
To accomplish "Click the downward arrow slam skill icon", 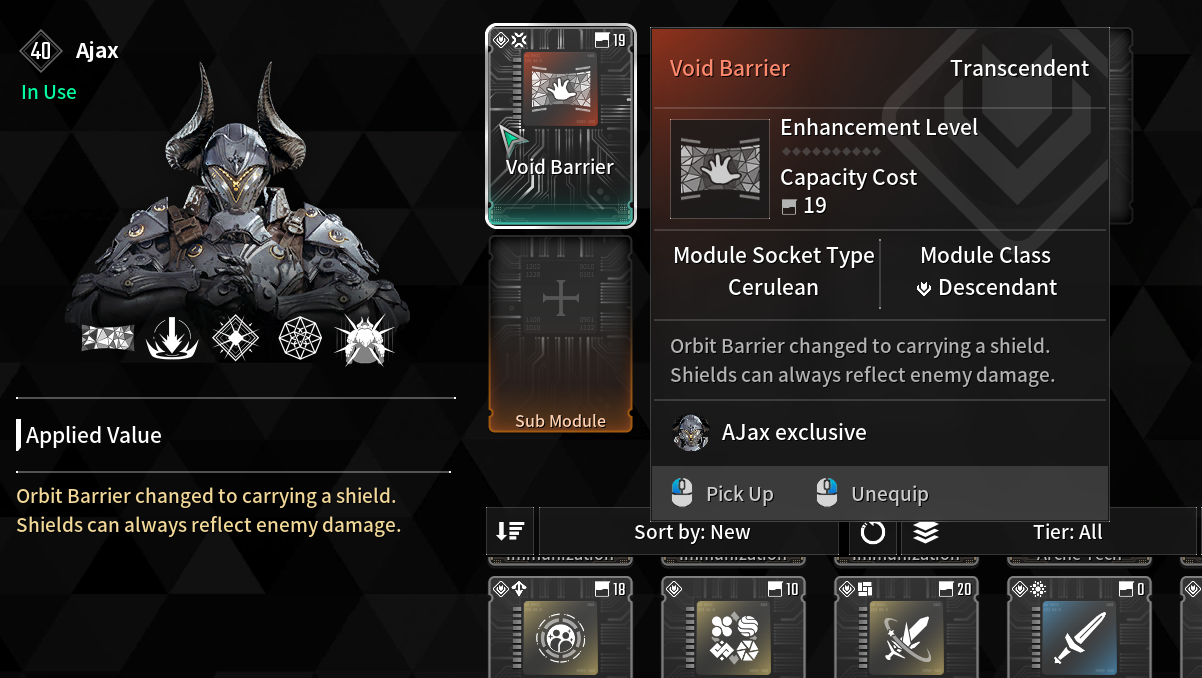I will [171, 340].
